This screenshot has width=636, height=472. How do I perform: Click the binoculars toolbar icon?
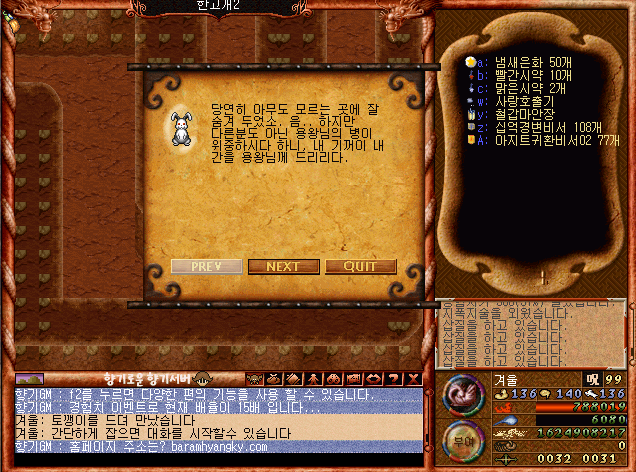[x=334, y=378]
